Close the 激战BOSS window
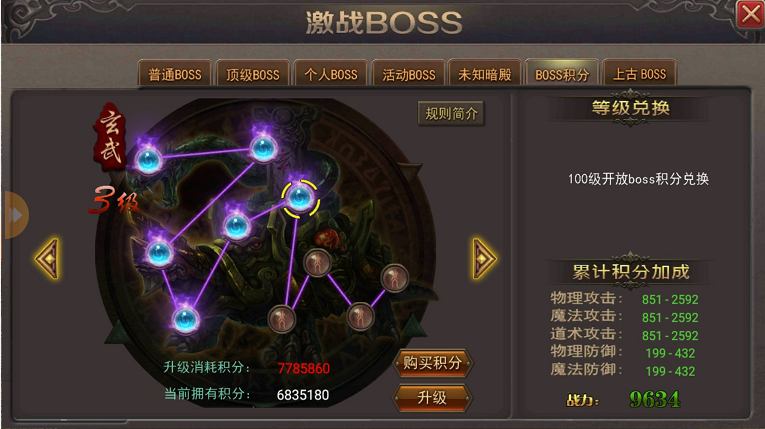Screen dimensions: 765x429 coord(750,15)
